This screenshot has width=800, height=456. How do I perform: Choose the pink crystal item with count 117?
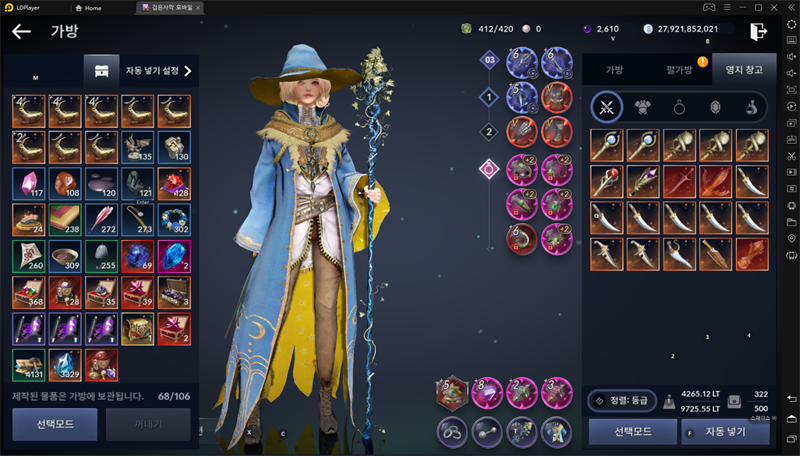pyautogui.click(x=27, y=181)
